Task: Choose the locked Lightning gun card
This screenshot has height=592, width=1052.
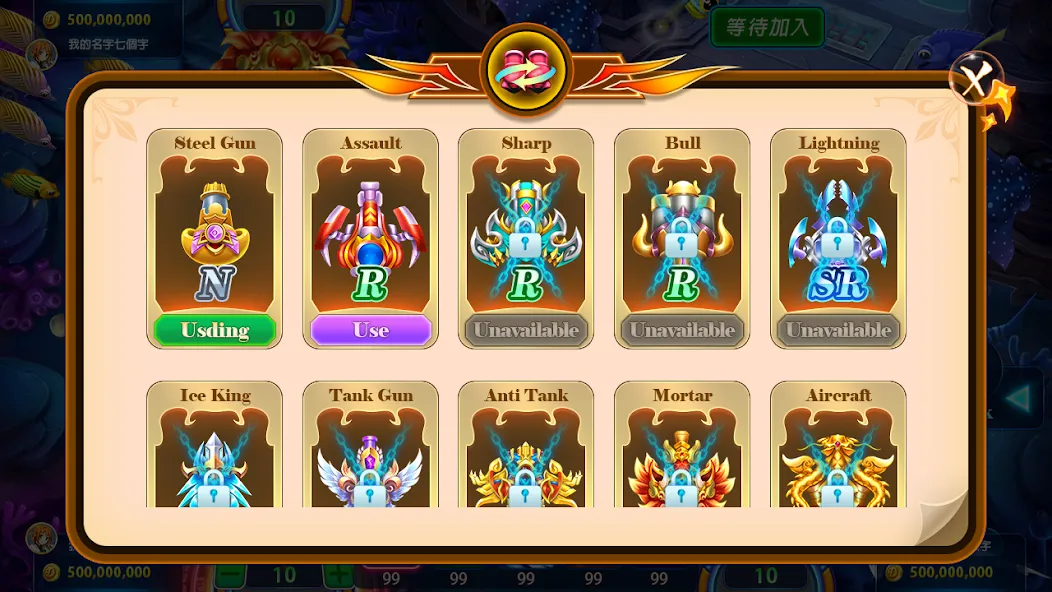Action: (838, 230)
